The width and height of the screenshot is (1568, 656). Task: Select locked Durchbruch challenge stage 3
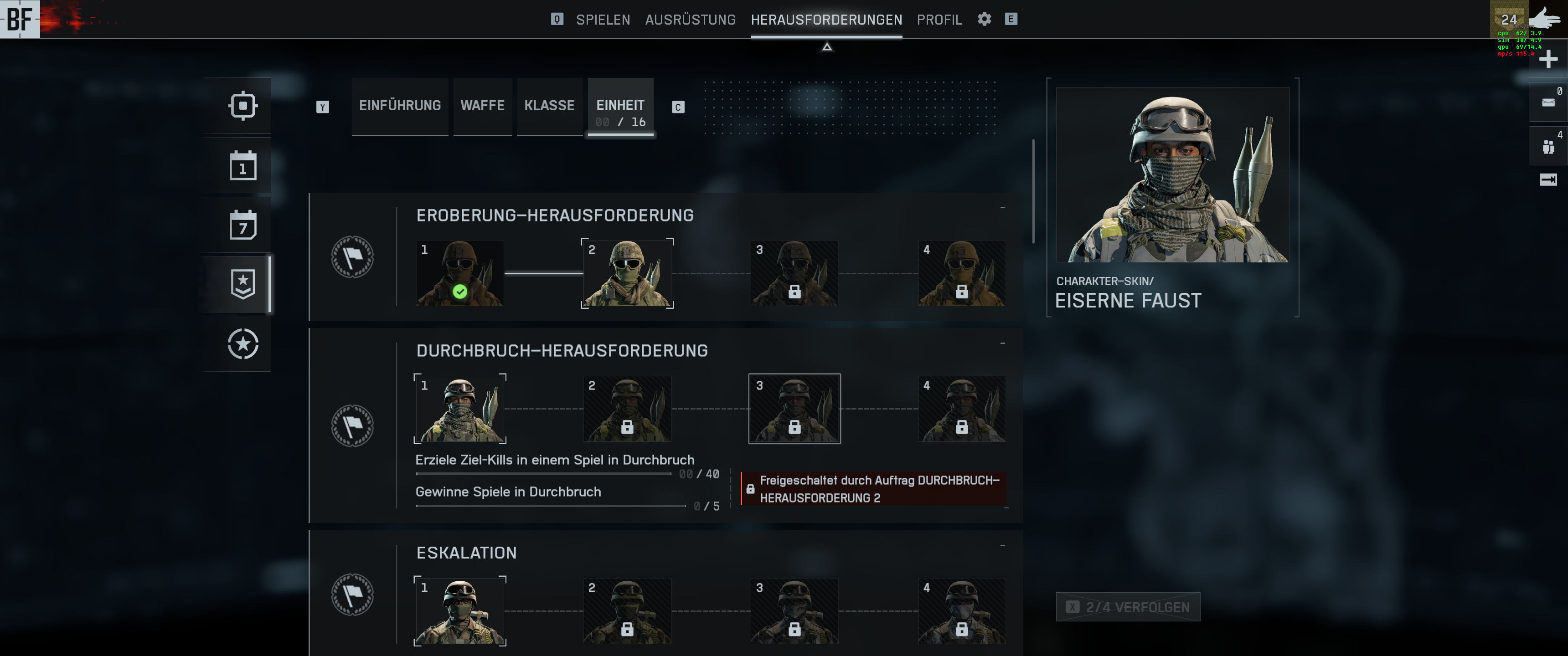click(794, 408)
